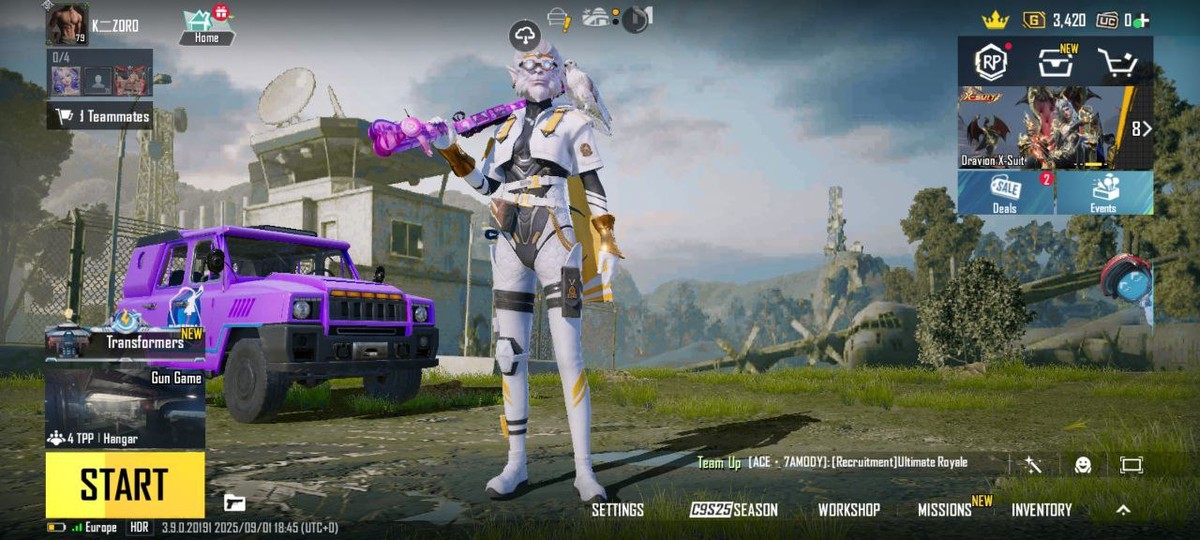Open the MISSIONS menu
Image resolution: width=1200 pixels, height=540 pixels.
945,510
